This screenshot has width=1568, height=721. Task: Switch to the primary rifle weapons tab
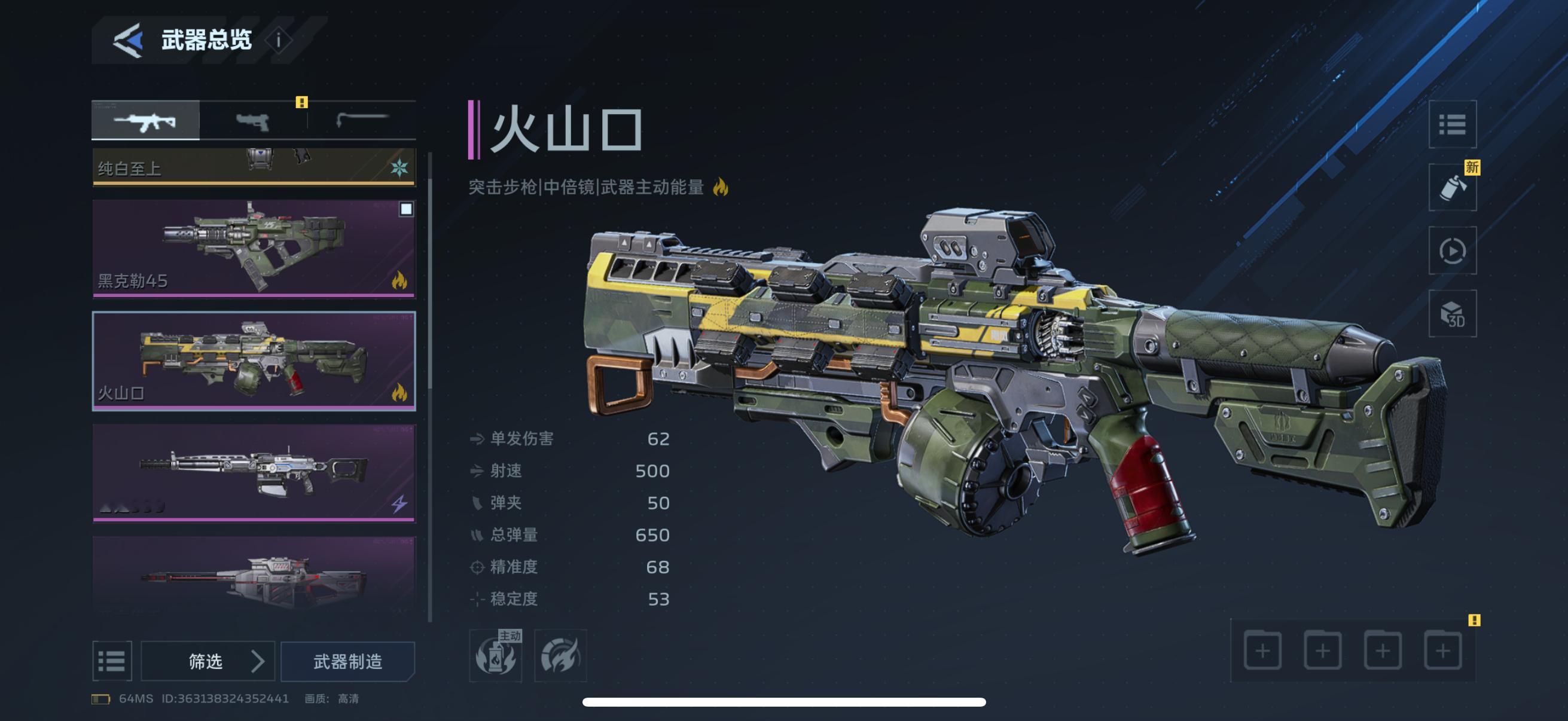click(x=145, y=121)
